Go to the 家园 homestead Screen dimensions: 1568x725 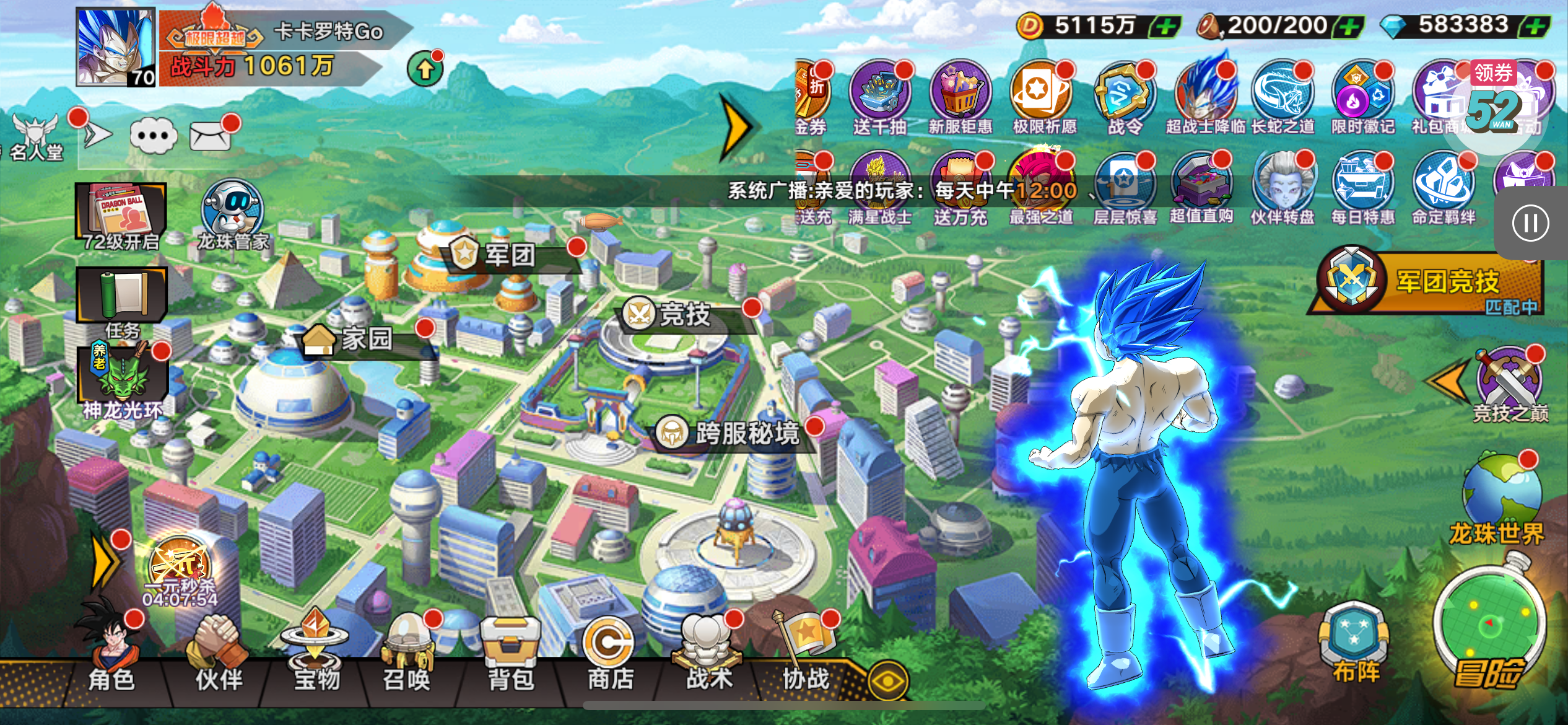tap(365, 339)
